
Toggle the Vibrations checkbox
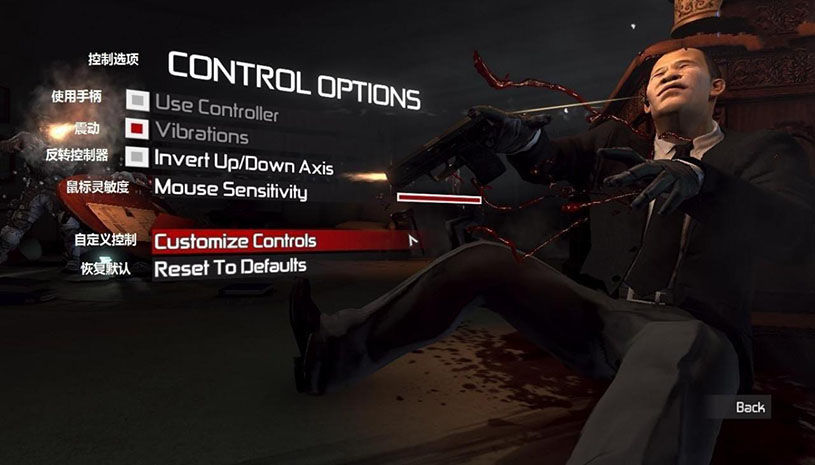138,129
